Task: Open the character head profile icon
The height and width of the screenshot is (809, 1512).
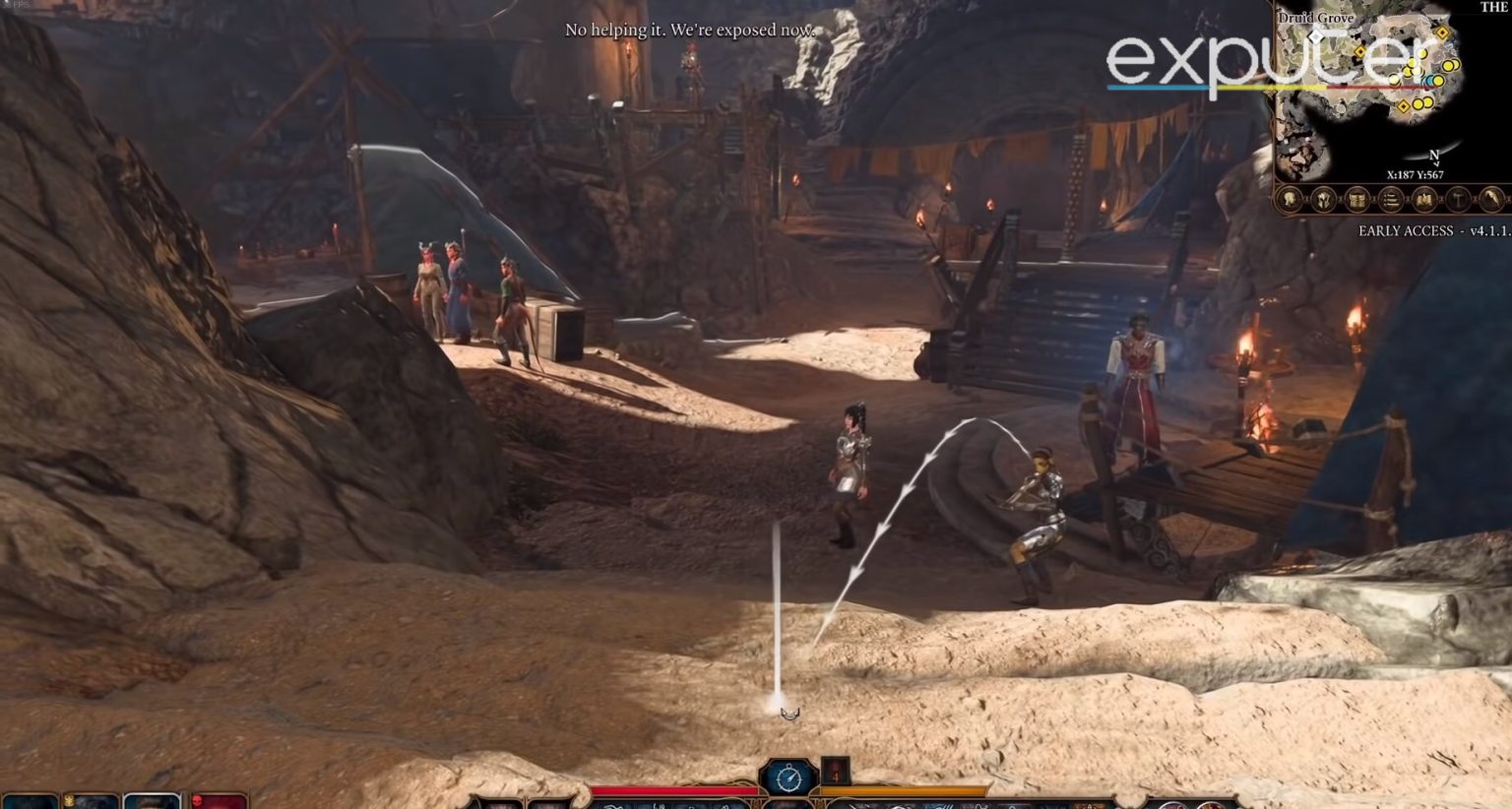Action: click(x=1291, y=201)
